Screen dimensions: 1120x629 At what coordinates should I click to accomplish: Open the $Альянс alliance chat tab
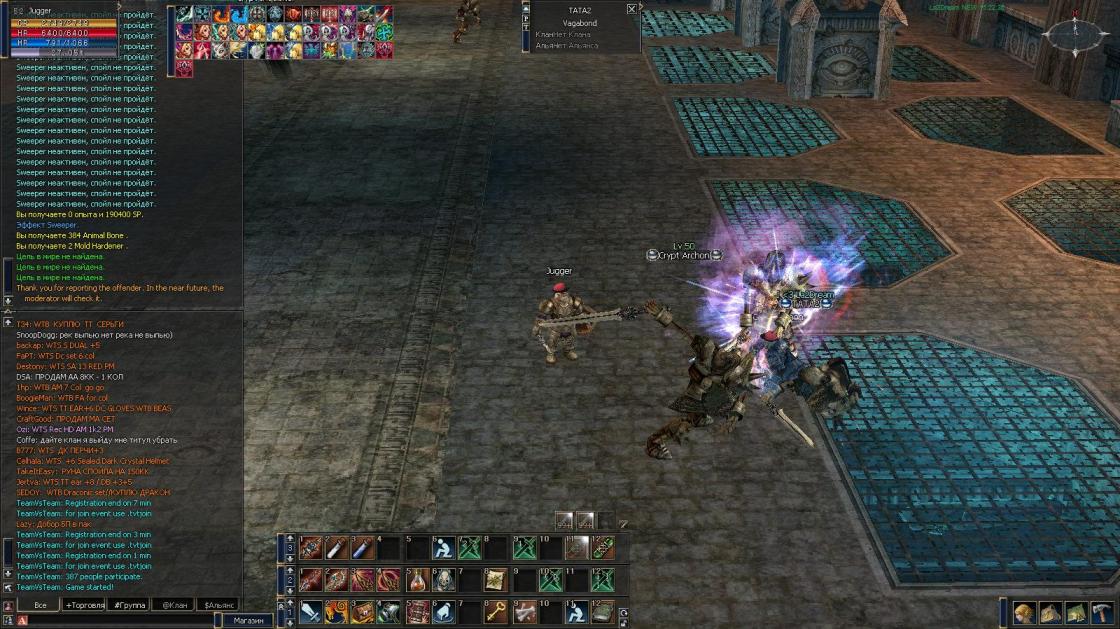(x=219, y=605)
